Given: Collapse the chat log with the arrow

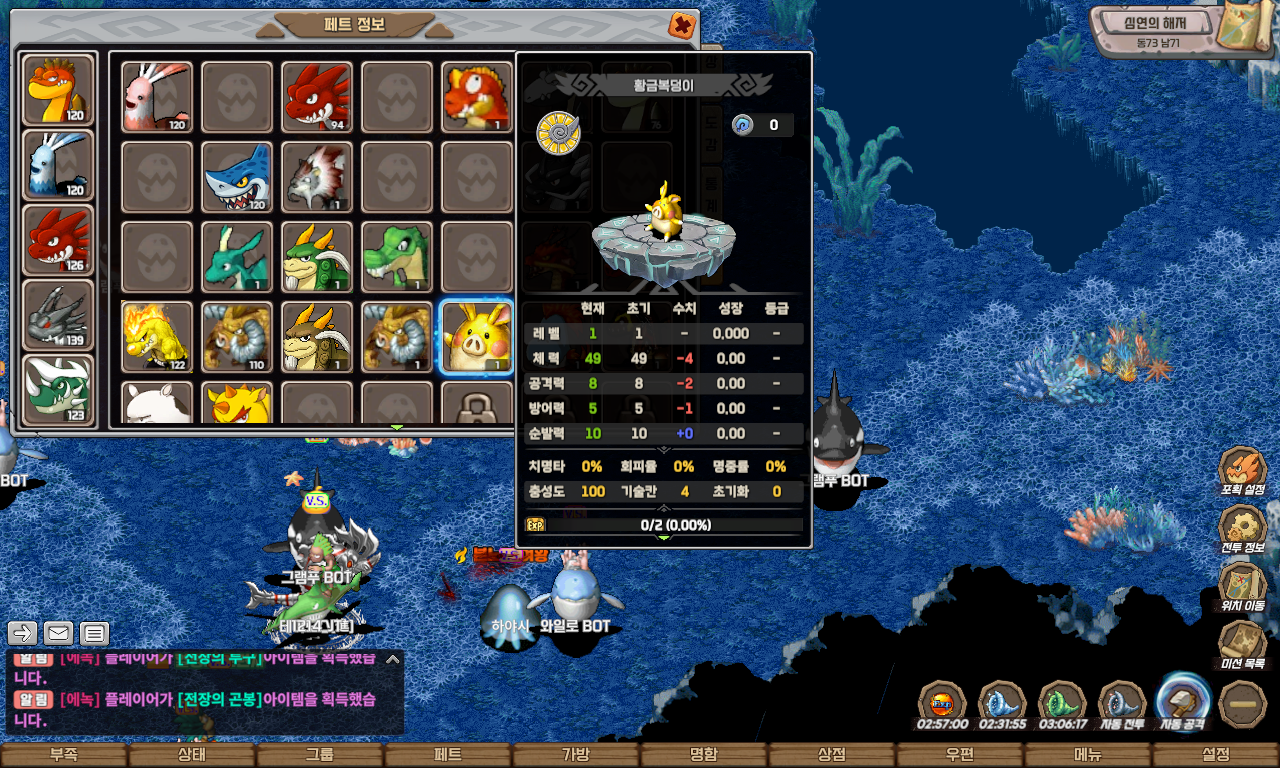Looking at the screenshot, I should point(393,659).
